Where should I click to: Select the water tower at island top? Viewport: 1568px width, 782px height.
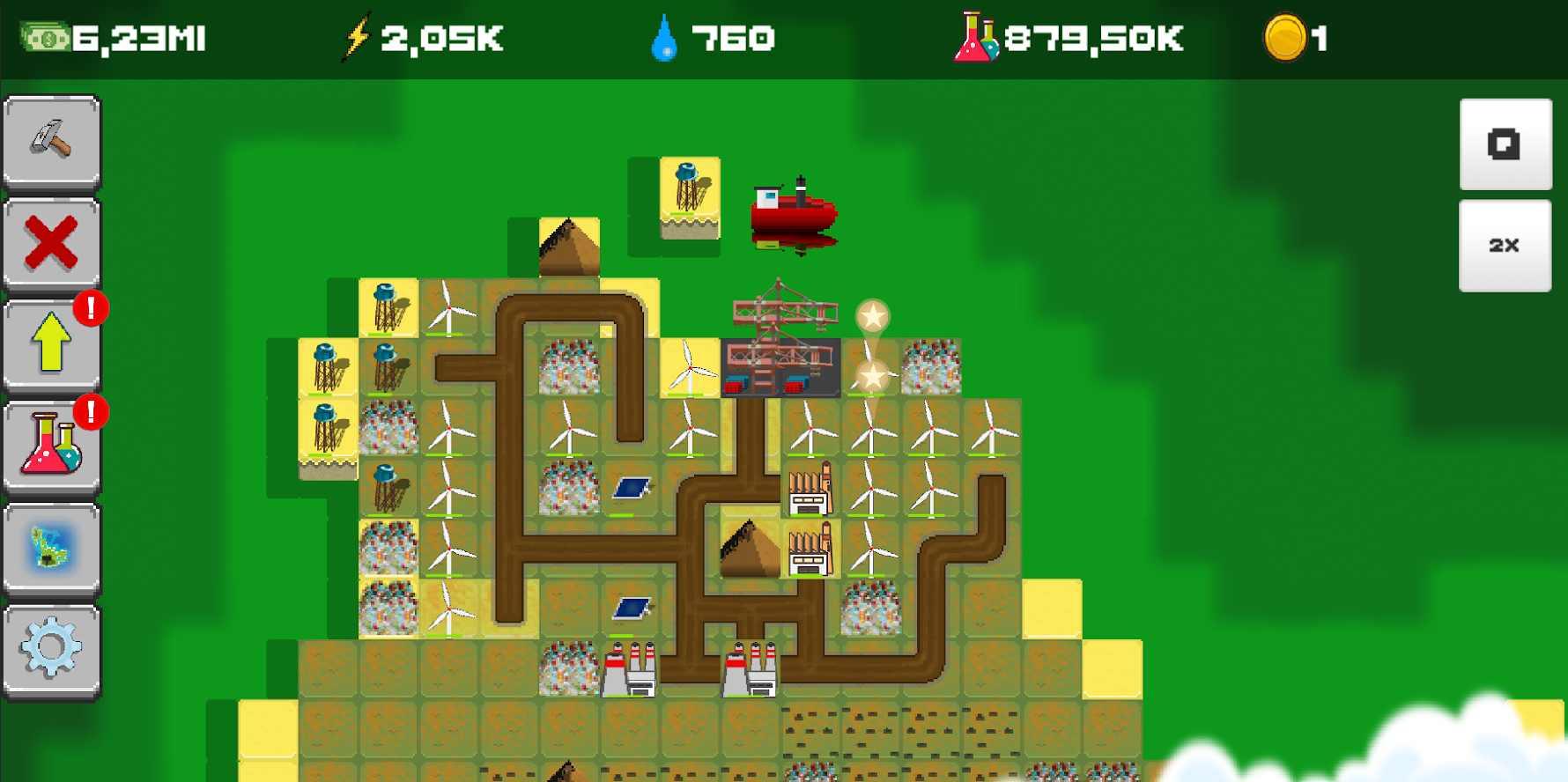[x=687, y=189]
